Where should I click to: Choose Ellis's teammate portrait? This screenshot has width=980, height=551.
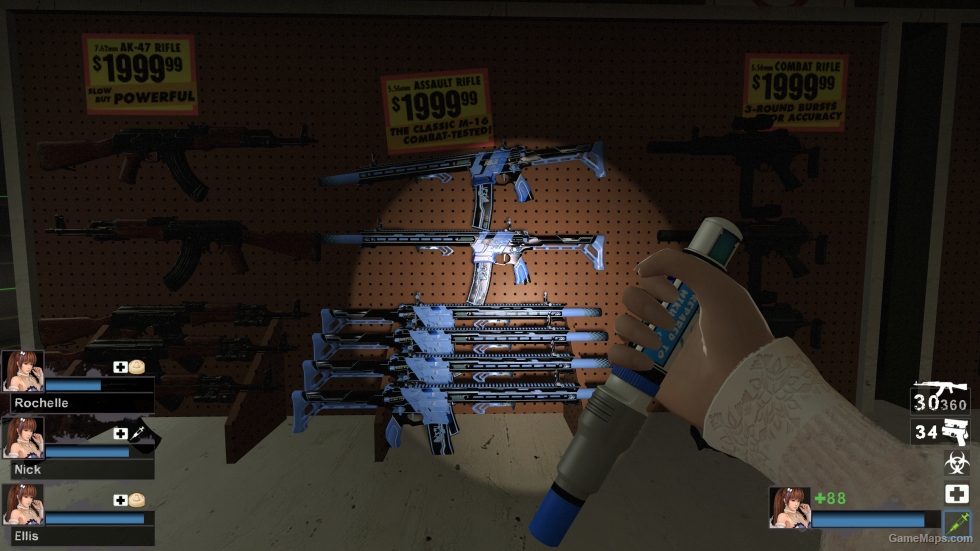tap(22, 504)
